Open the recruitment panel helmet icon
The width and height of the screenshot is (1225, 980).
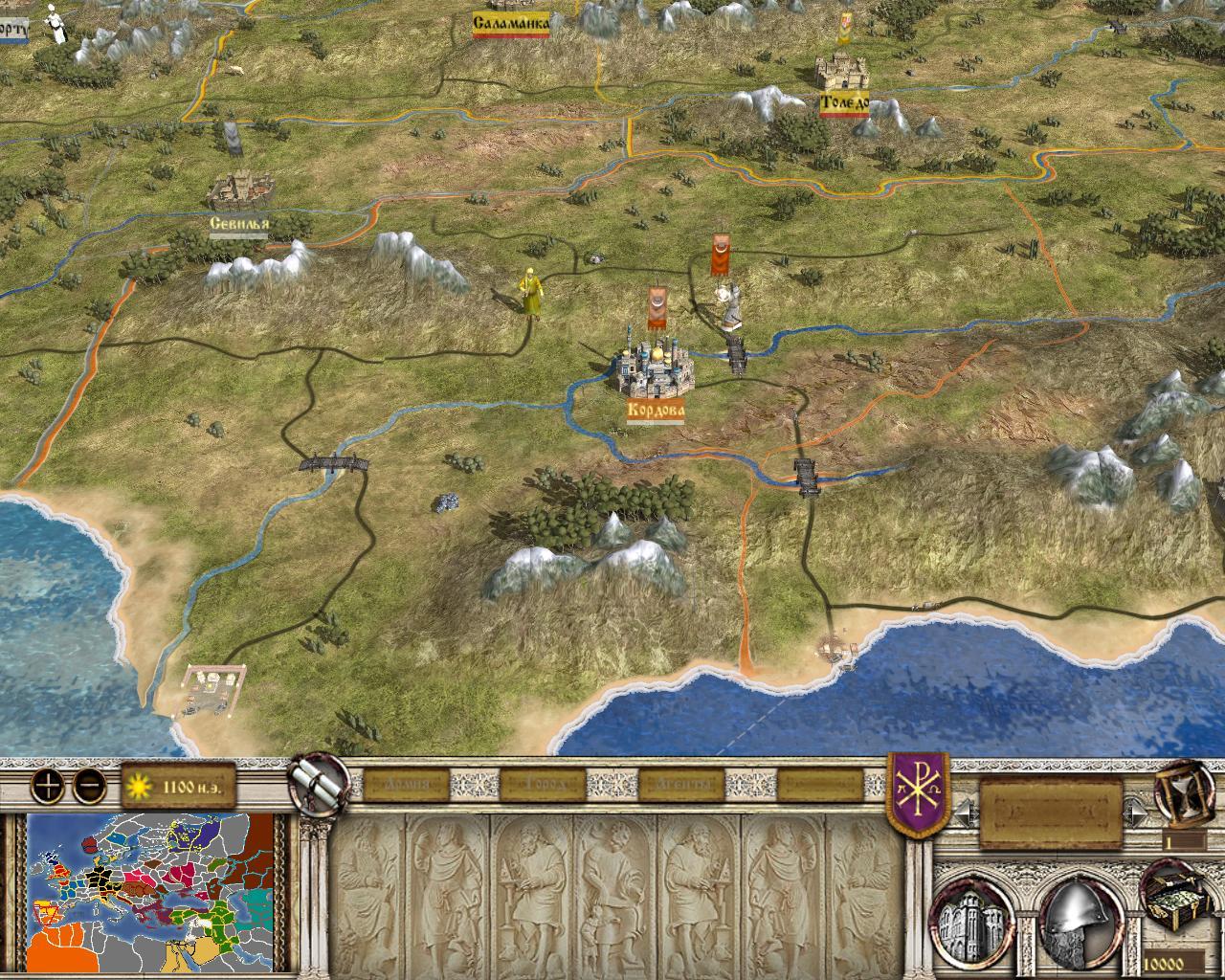1076,920
